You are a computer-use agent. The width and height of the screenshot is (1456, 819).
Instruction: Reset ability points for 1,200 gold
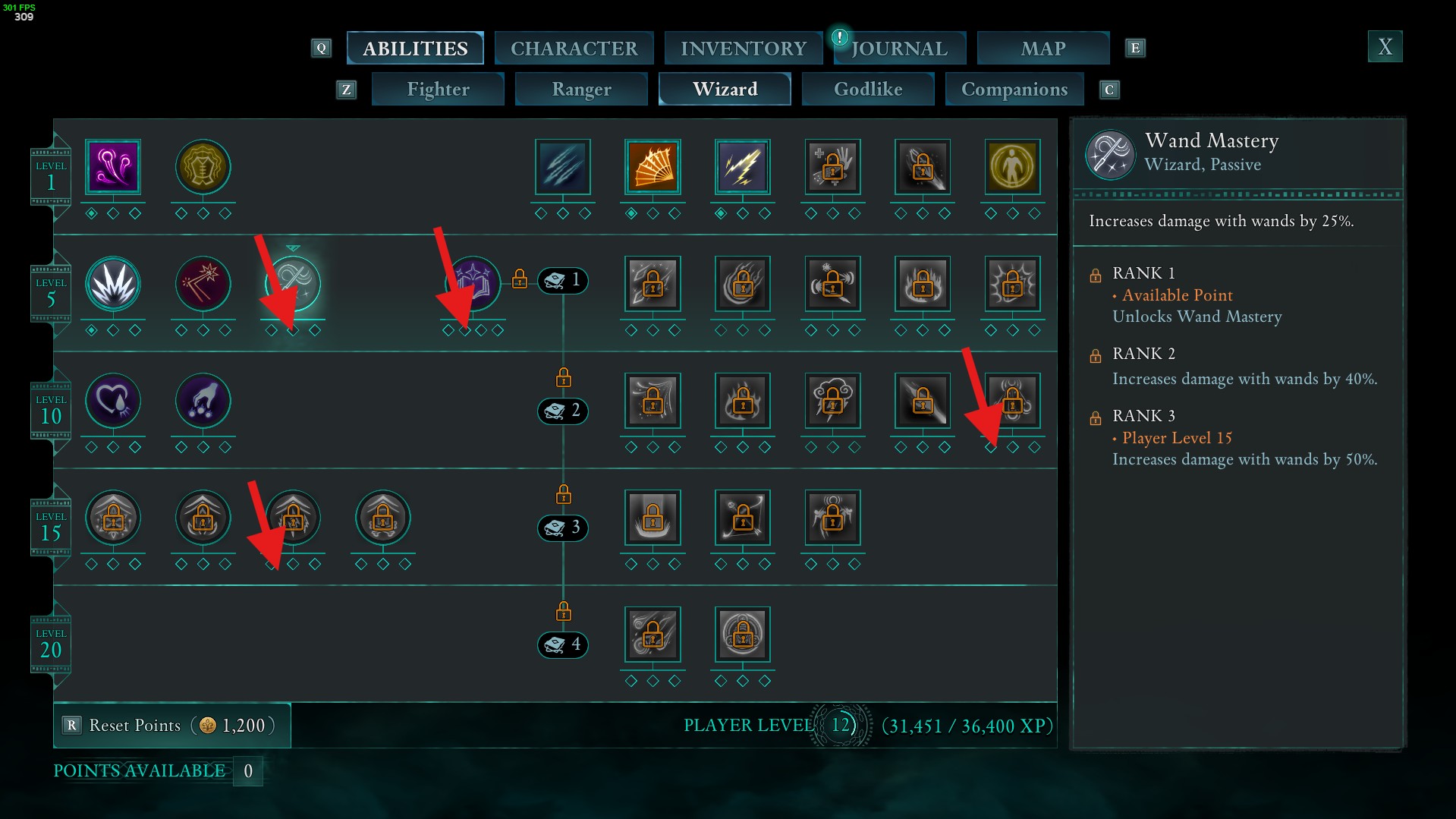coord(172,726)
